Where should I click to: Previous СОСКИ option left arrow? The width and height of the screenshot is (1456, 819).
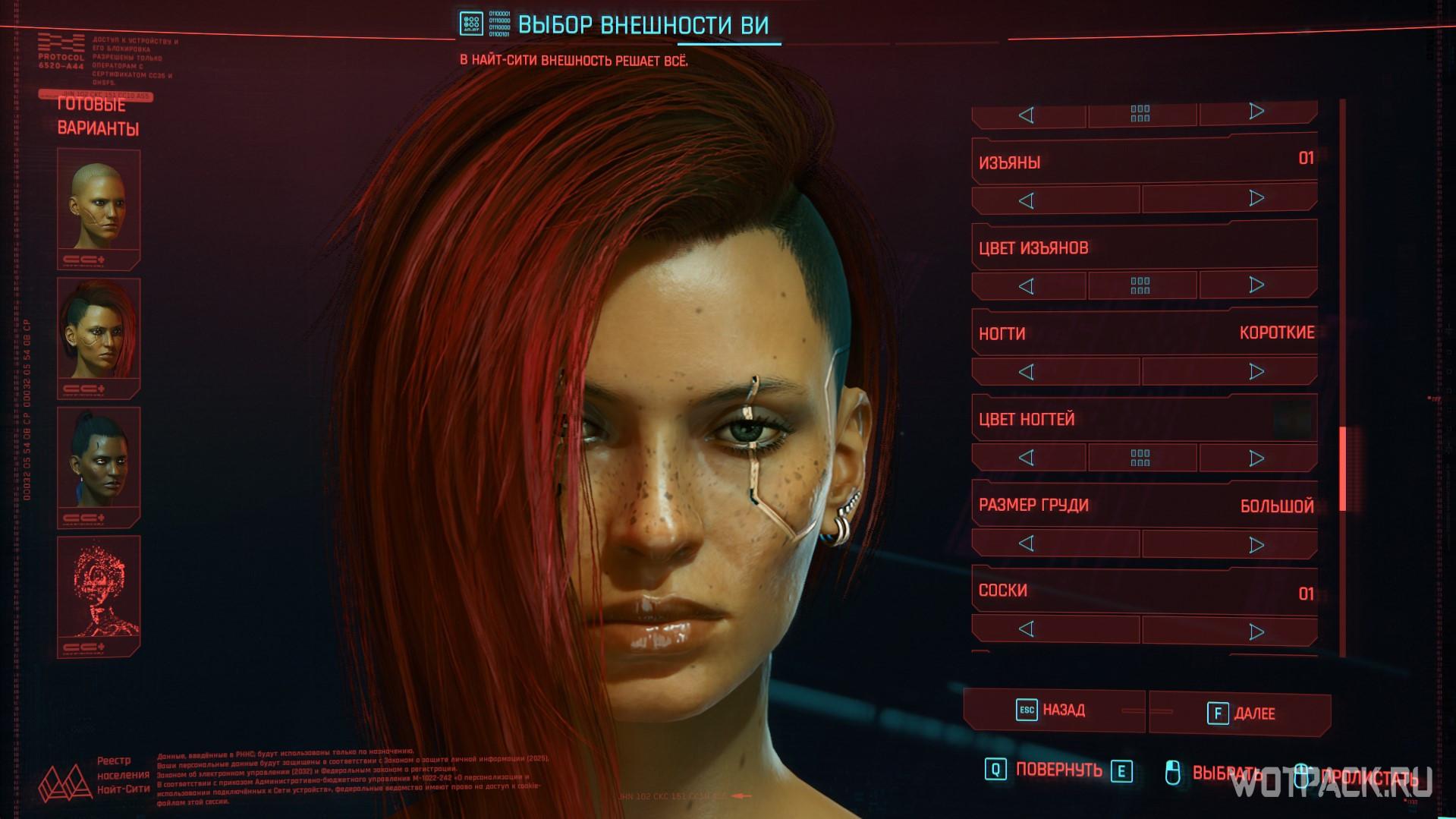[x=1027, y=629]
